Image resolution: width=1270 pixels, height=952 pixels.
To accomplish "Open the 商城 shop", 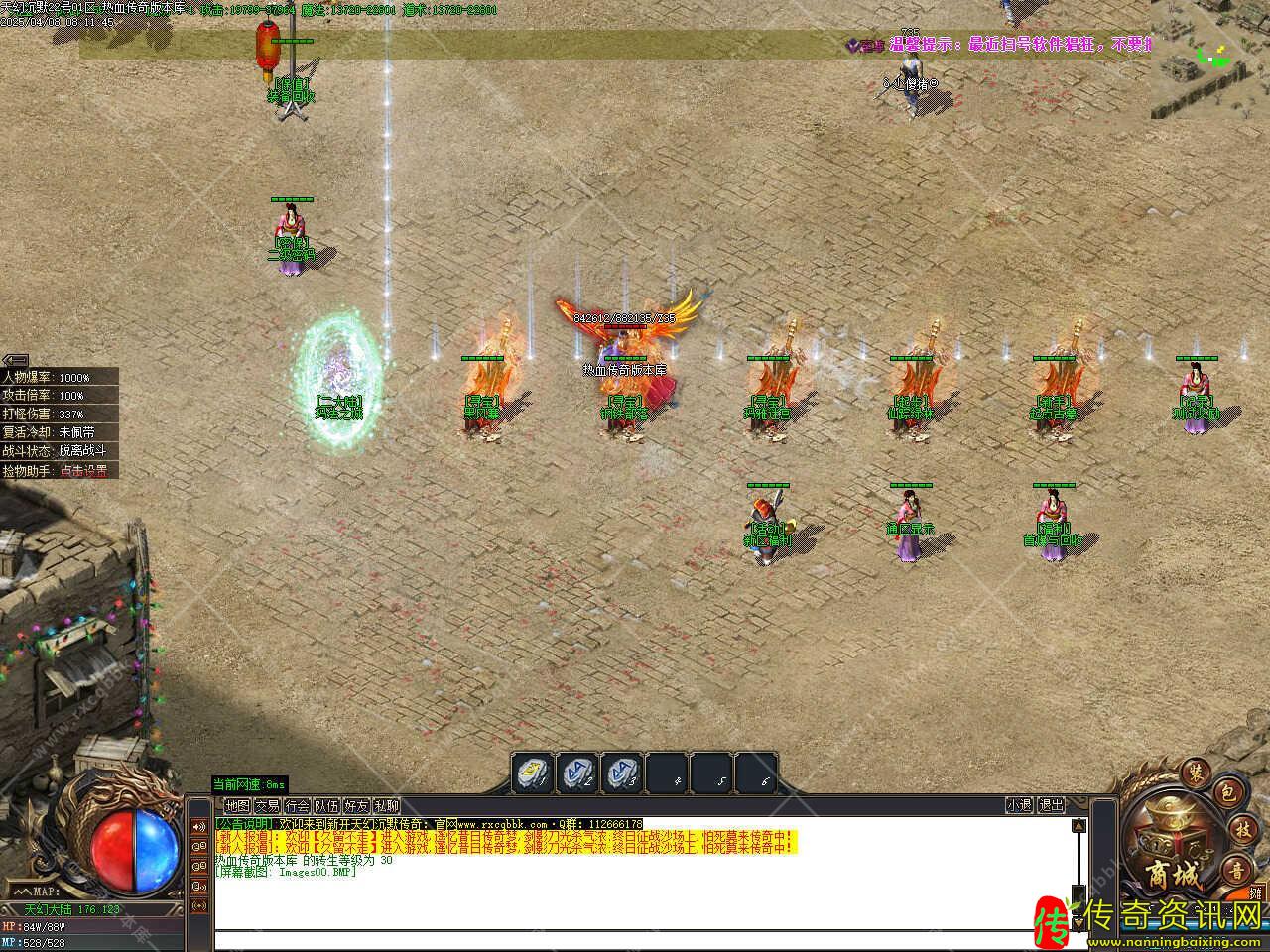I will tap(1173, 873).
